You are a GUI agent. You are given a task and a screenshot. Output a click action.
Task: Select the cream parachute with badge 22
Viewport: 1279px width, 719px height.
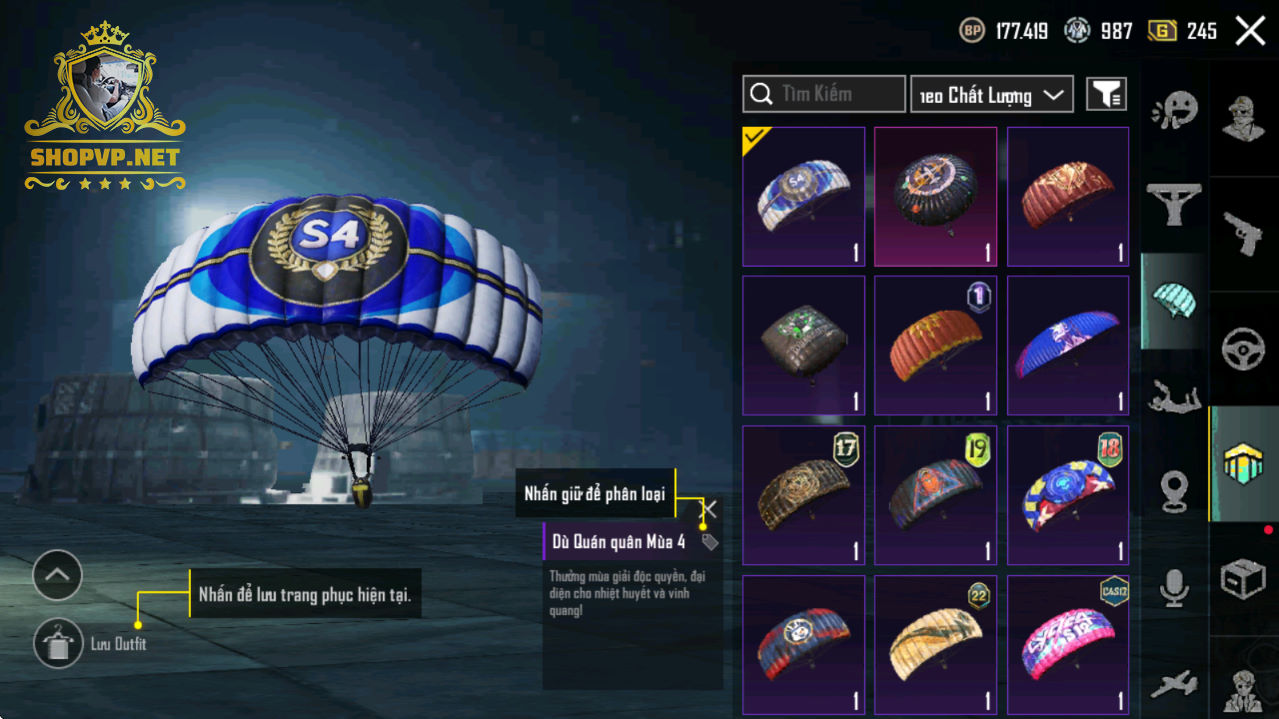935,643
